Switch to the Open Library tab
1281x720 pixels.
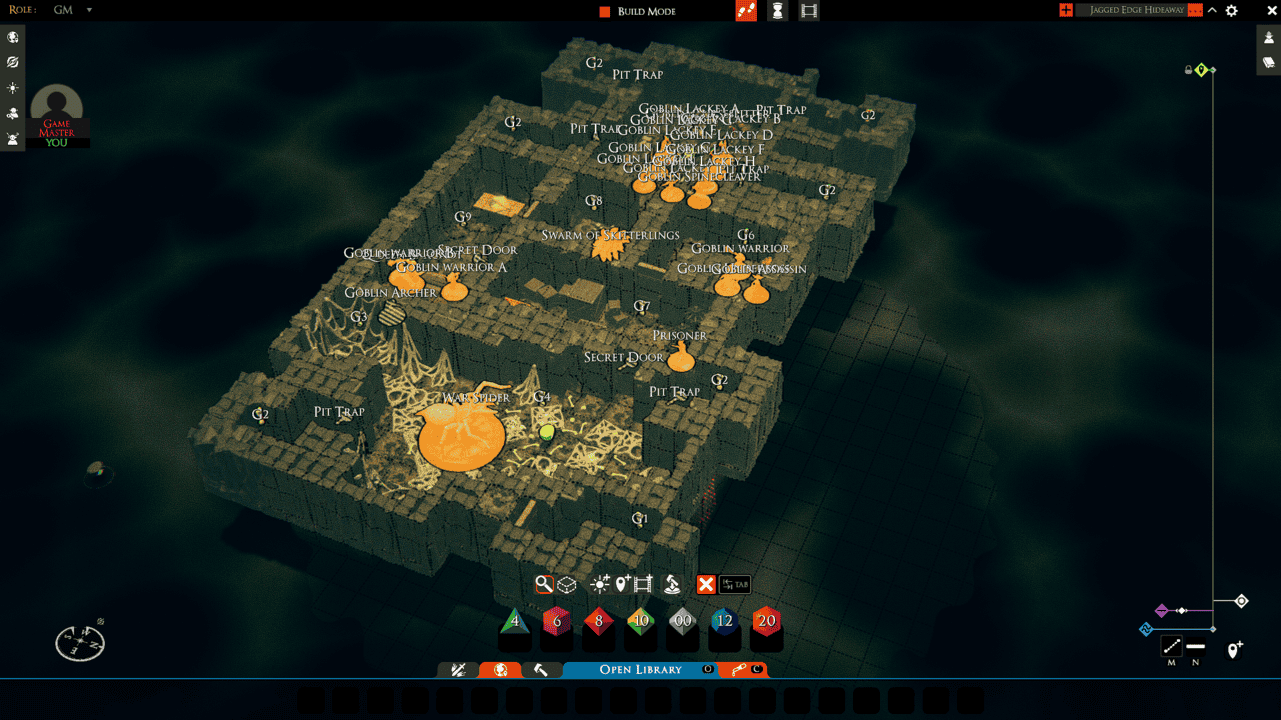coord(640,669)
